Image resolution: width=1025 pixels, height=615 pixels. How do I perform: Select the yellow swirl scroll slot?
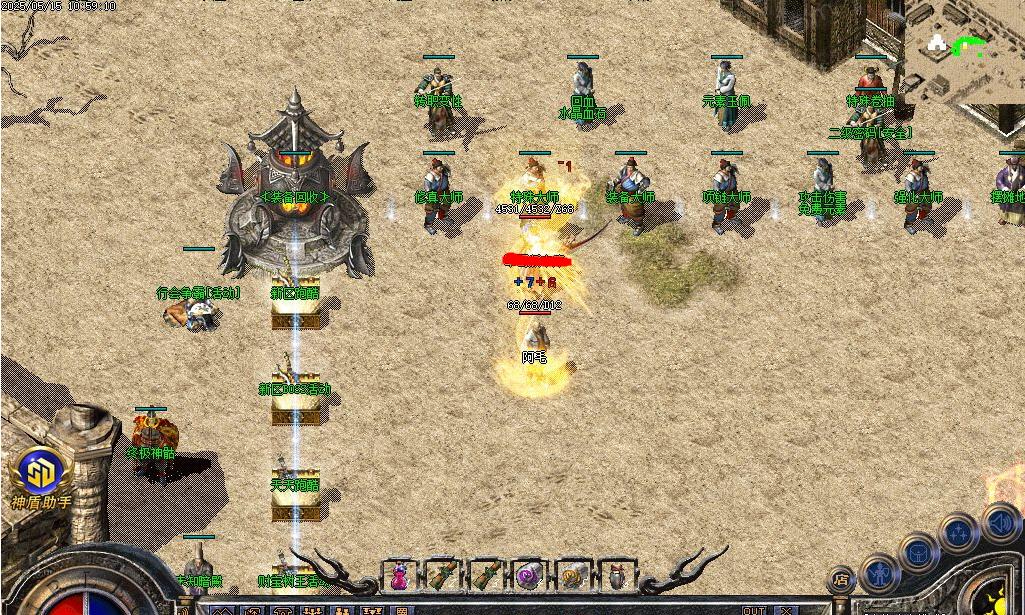click(572, 577)
